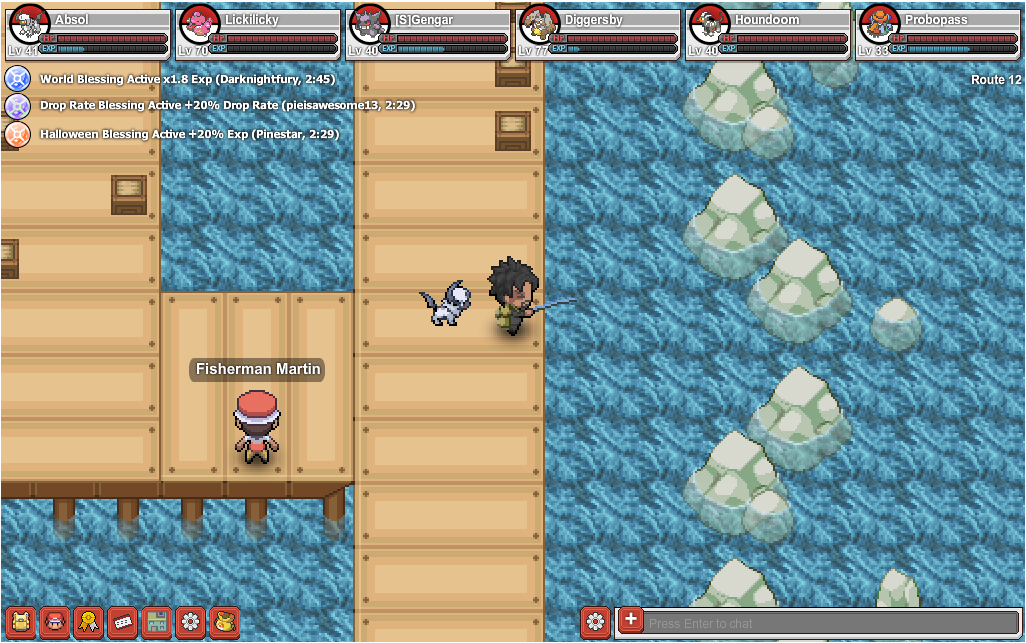Open the trainer card ticket icon
This screenshot has width=1026, height=643.
[122, 622]
